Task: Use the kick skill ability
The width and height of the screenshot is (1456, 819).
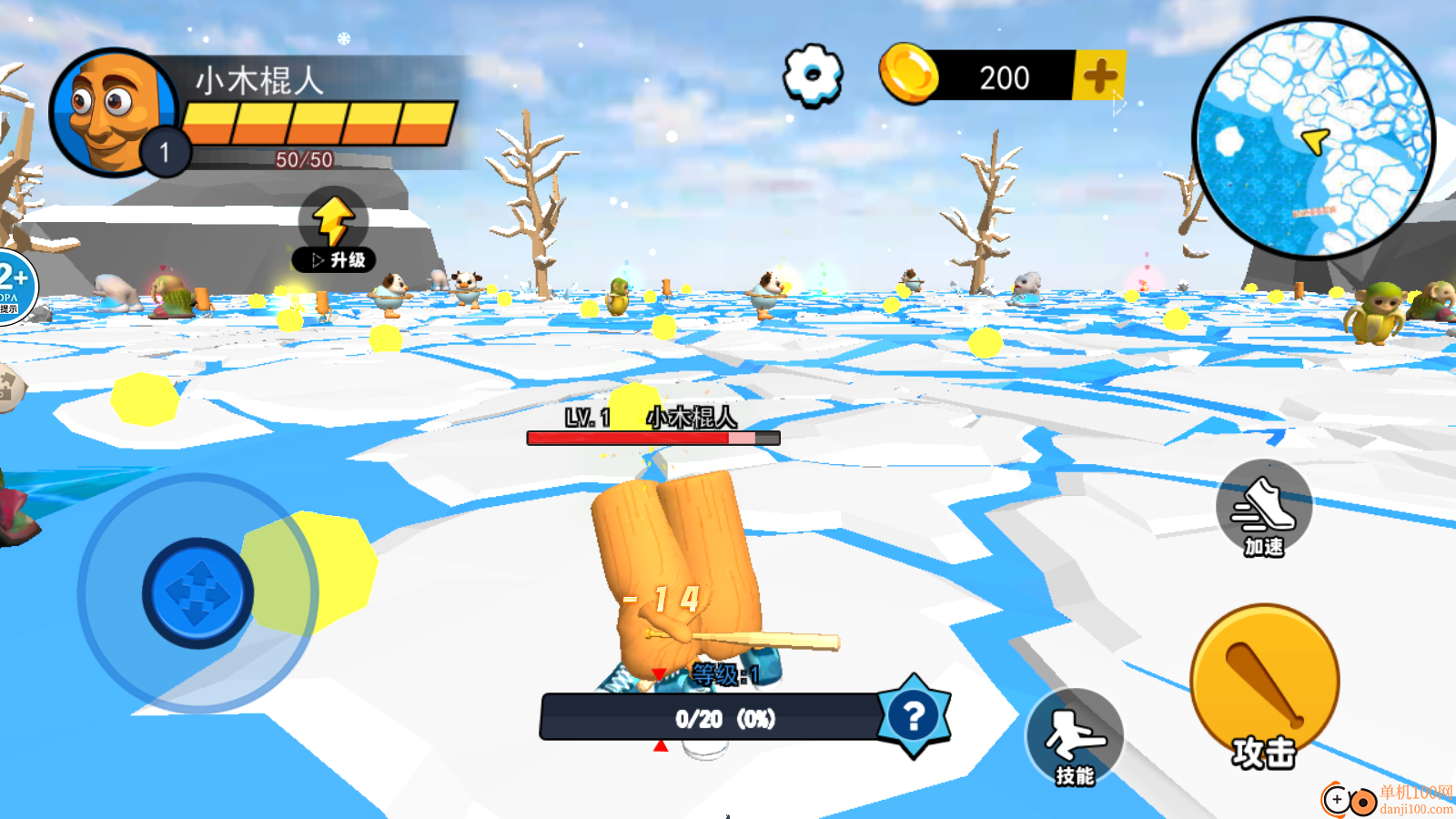Action: pyautogui.click(x=1074, y=737)
